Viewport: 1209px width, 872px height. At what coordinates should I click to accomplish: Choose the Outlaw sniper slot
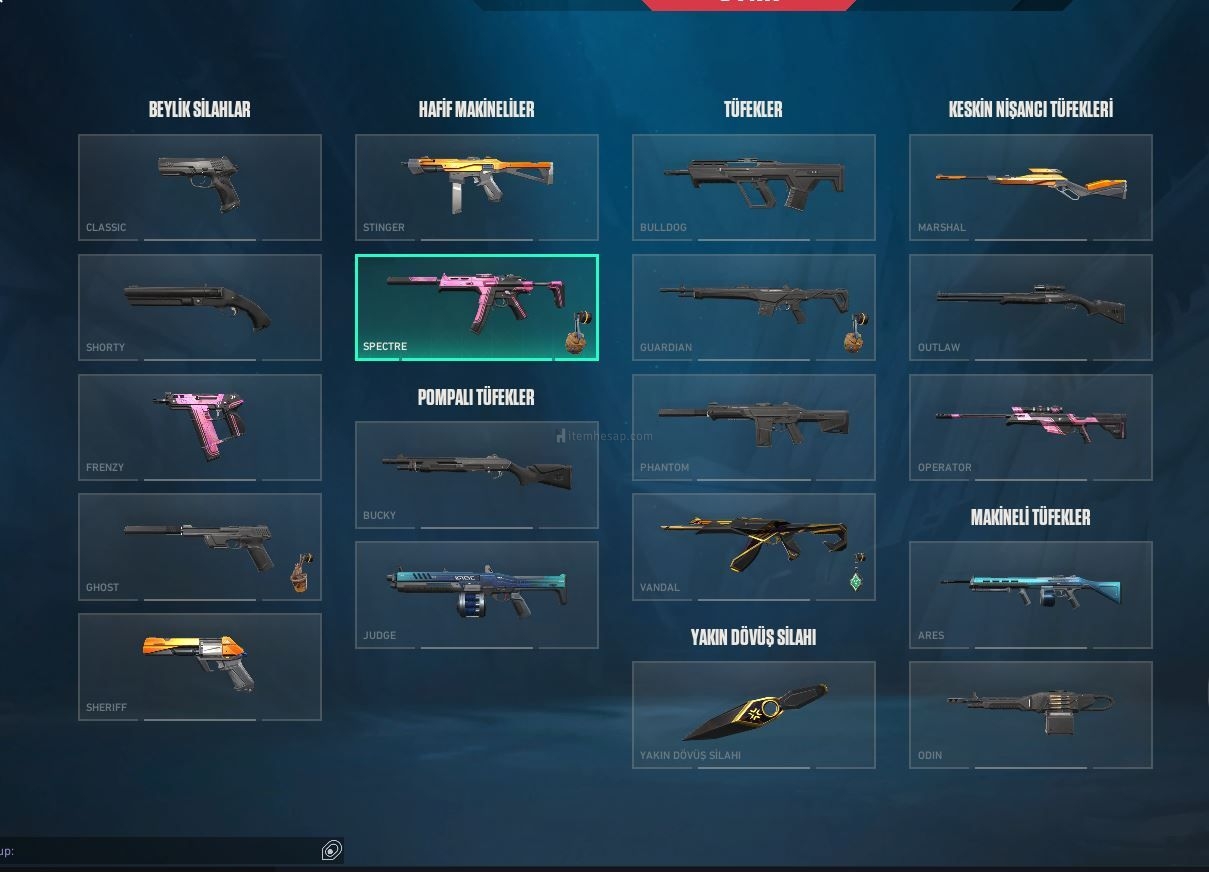point(1031,307)
